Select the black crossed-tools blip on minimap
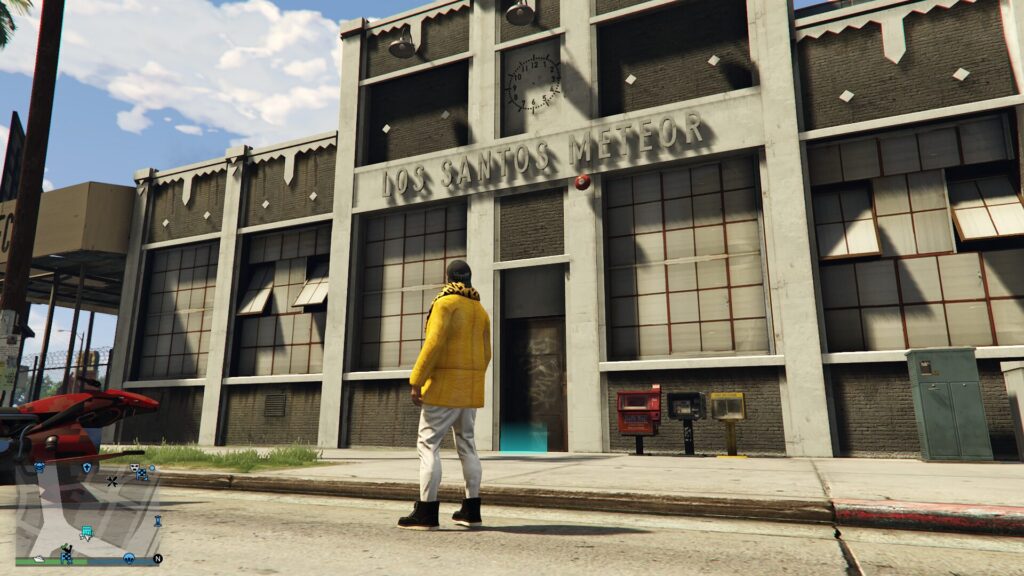 coord(112,481)
